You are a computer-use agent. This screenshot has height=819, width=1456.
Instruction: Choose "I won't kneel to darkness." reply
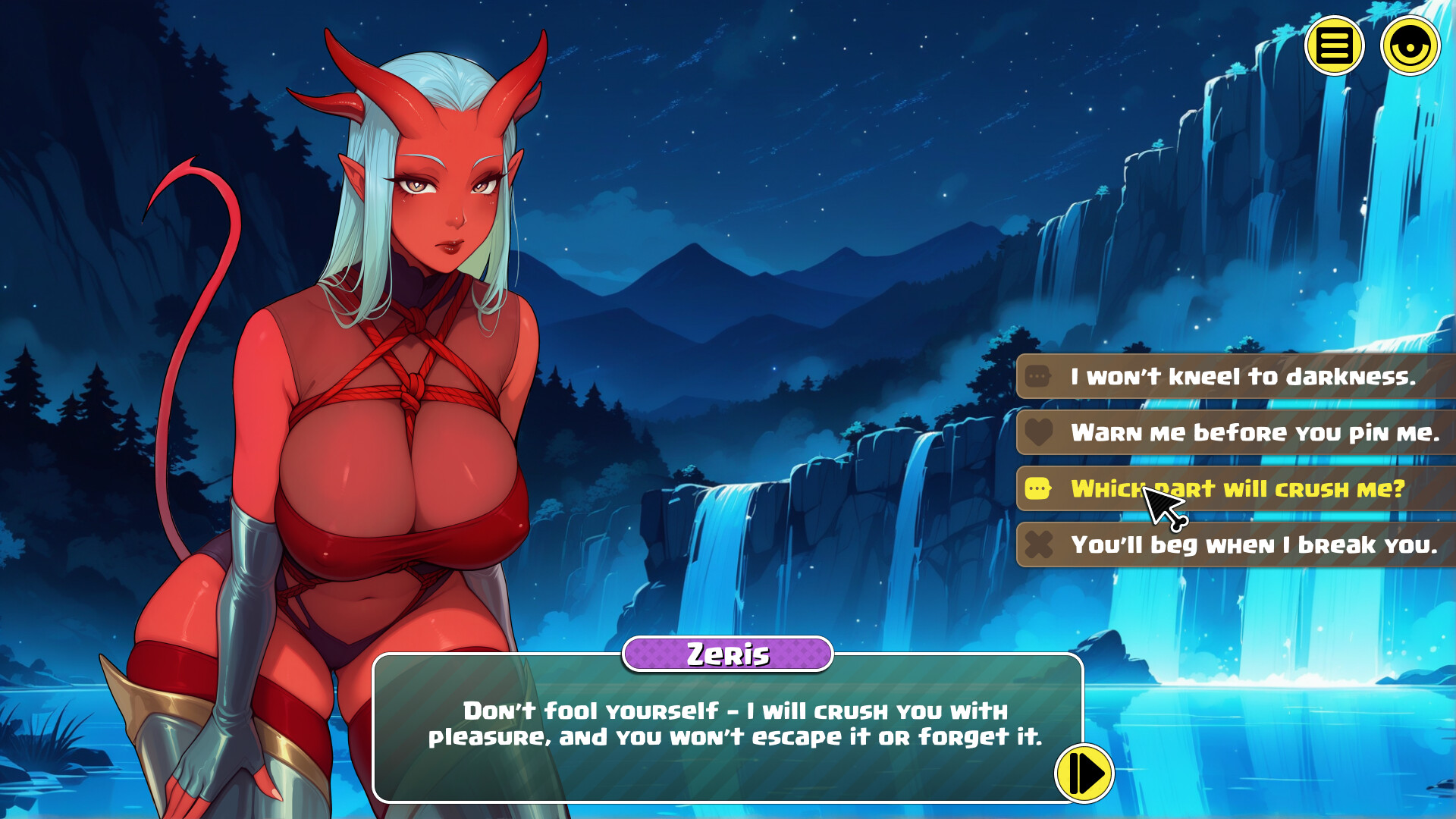[1242, 376]
